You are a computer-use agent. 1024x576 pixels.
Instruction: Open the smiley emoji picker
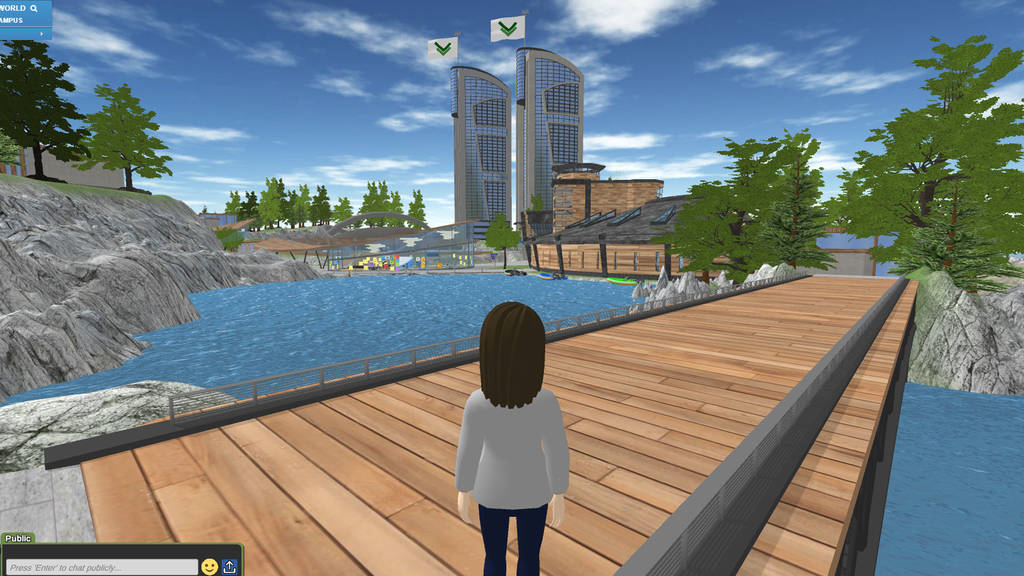click(209, 567)
